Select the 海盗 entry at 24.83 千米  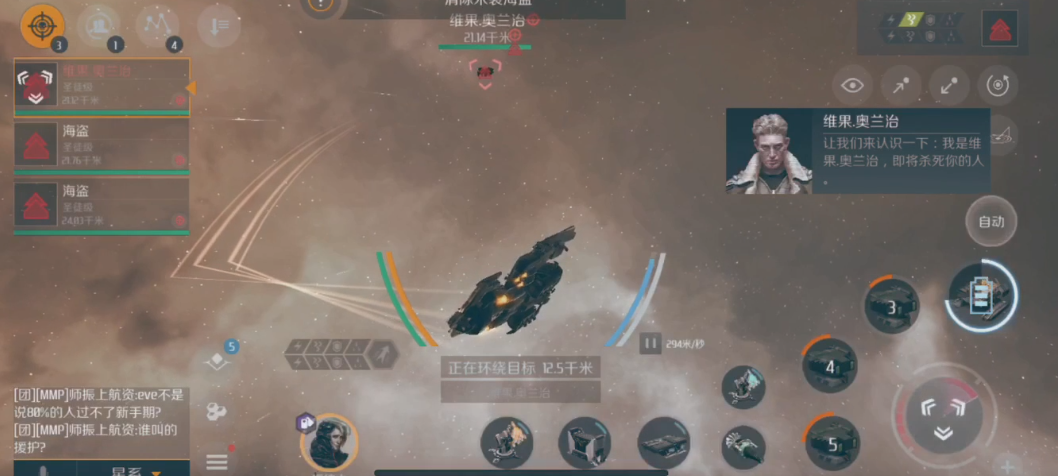click(102, 205)
